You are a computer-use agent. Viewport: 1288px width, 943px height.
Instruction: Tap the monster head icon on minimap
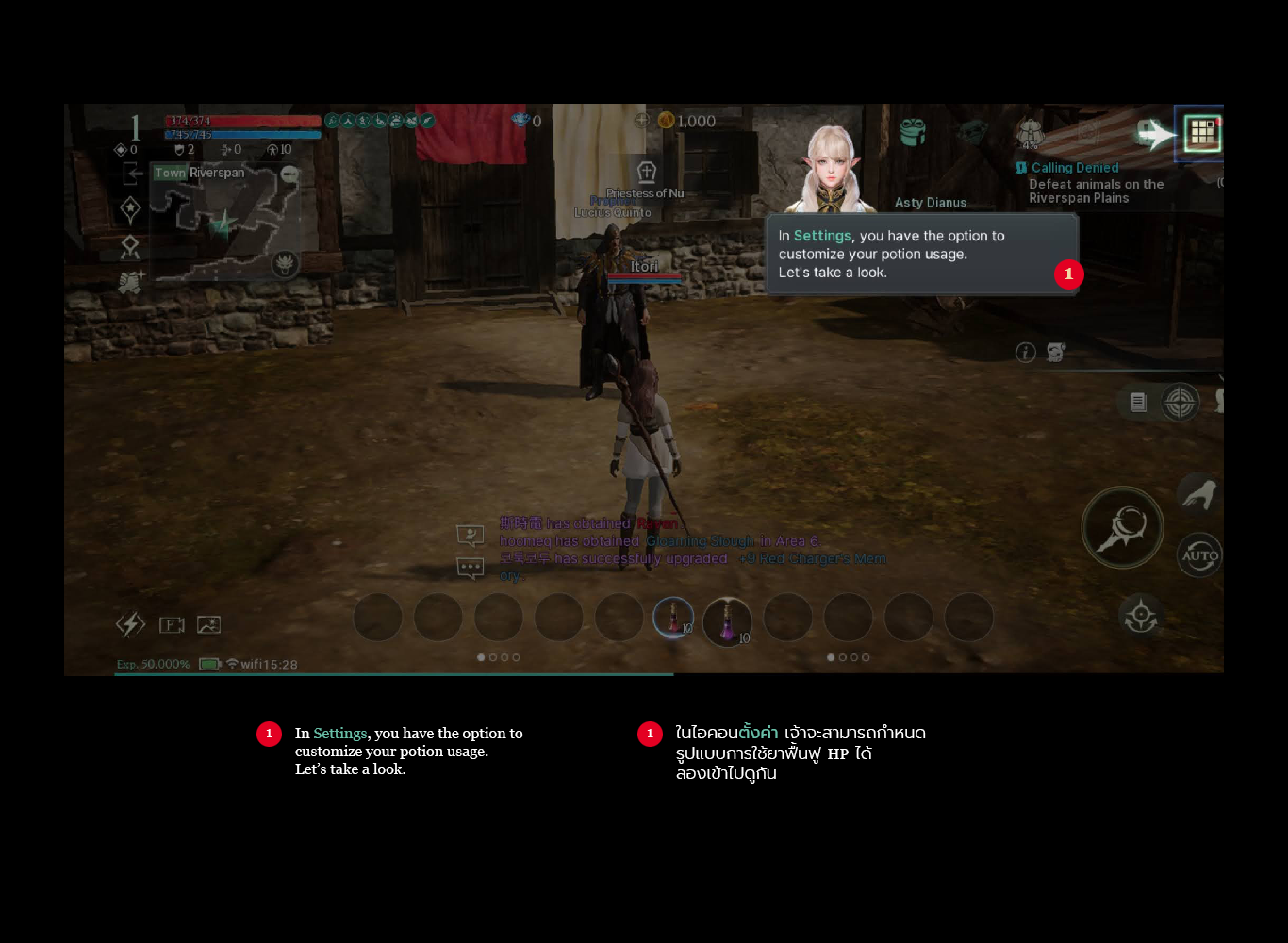click(x=284, y=264)
